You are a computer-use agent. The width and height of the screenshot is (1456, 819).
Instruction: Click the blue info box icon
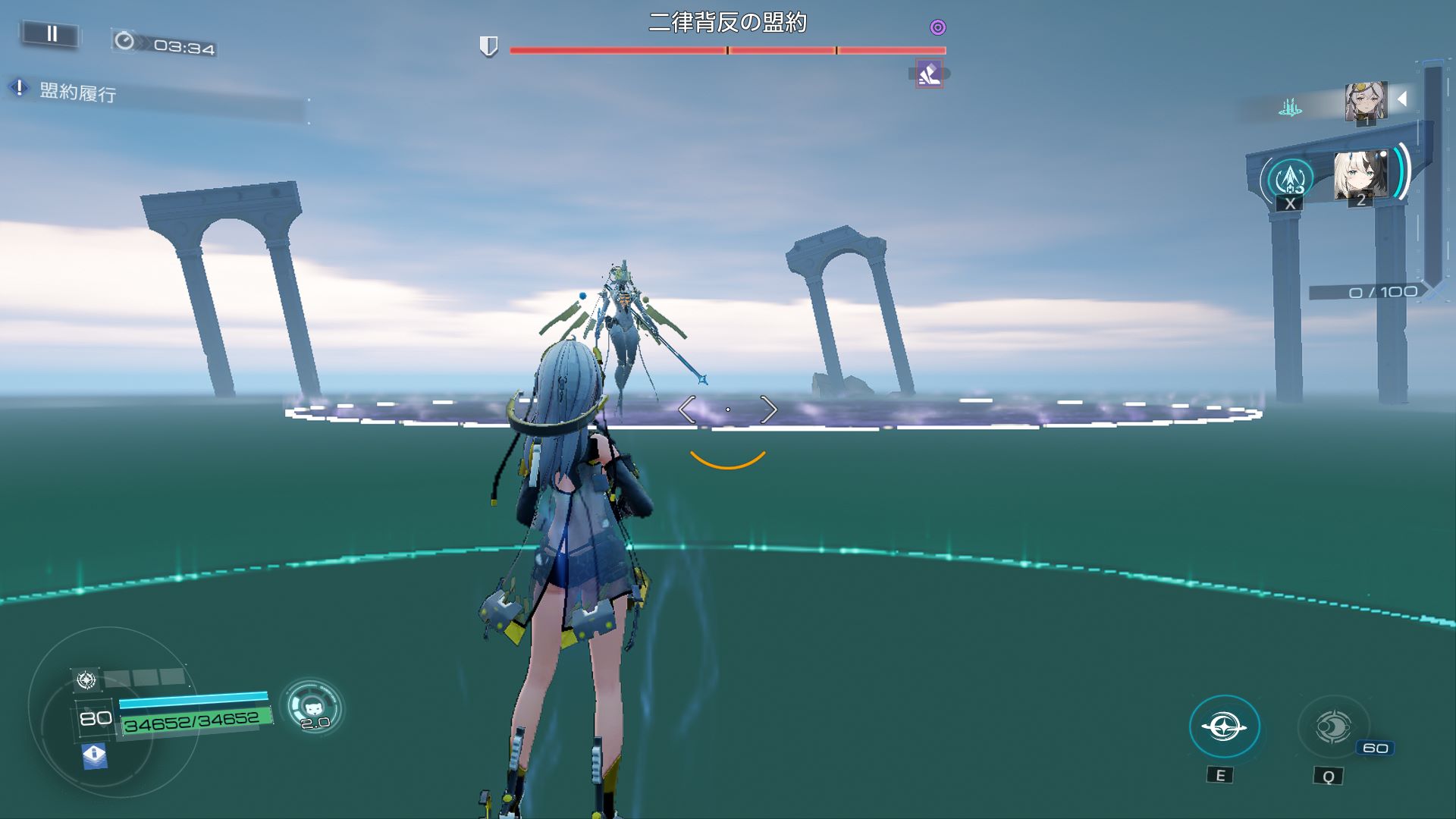(94, 755)
